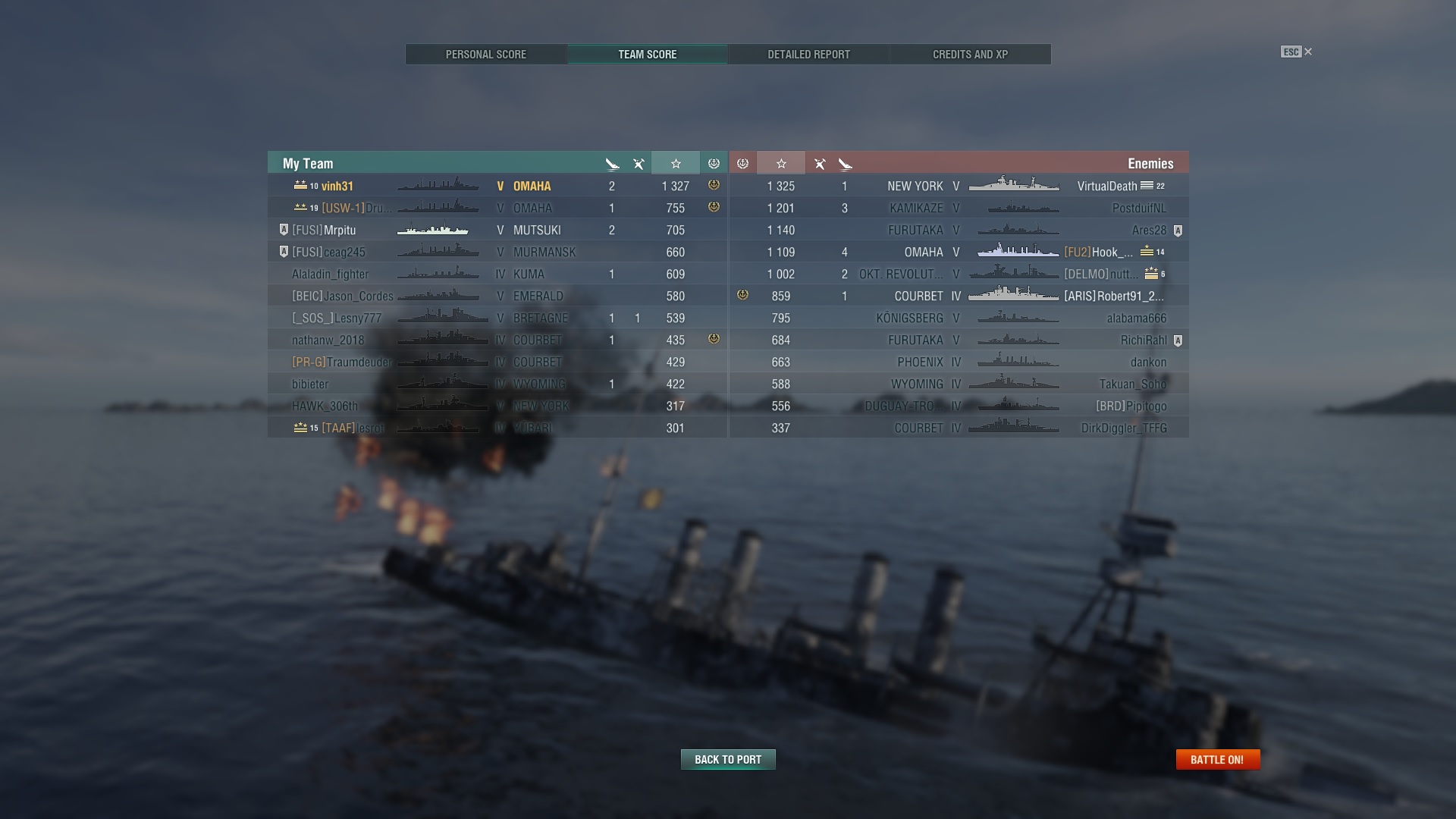The image size is (1456, 819).
Task: Click the achievement medal next to vinh31's score
Action: pos(712,186)
